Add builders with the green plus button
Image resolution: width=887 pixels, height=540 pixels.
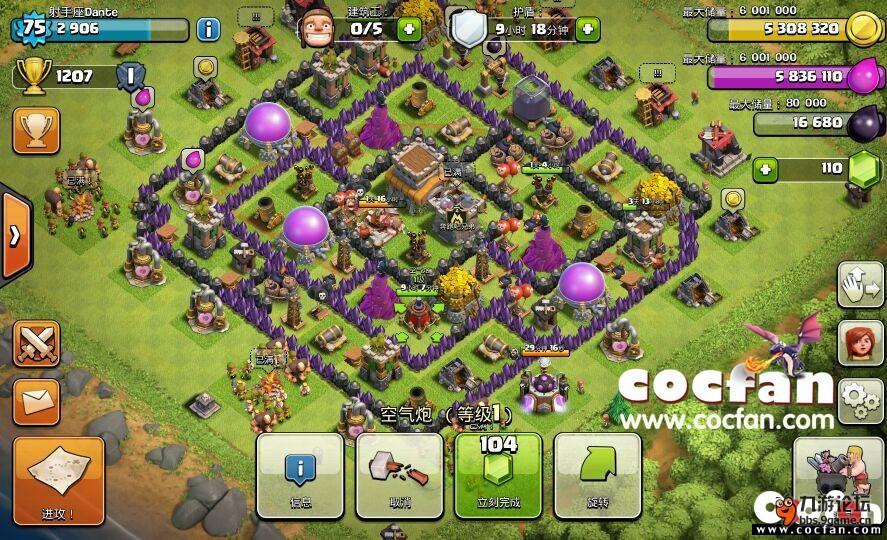[408, 29]
